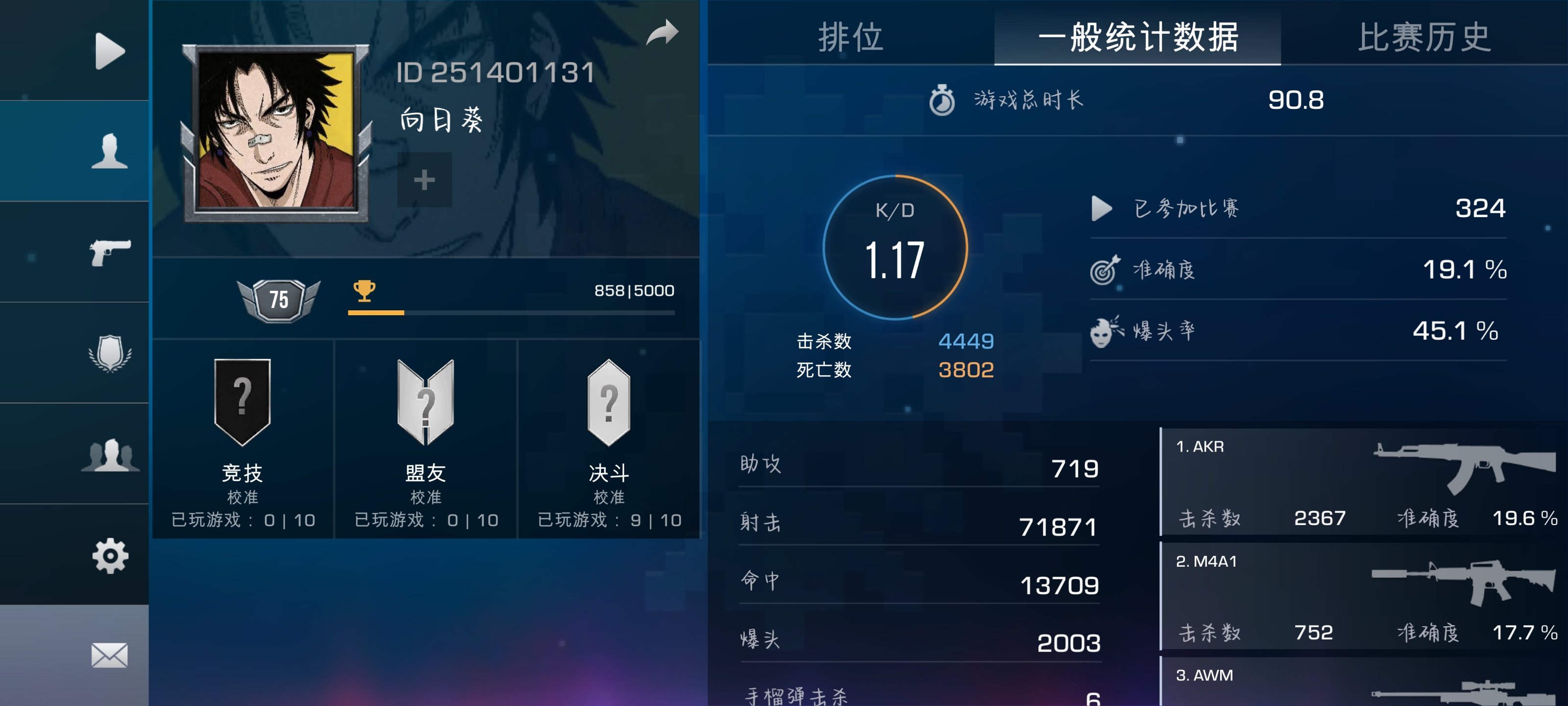Select the 一般统计数据 tab

pos(1138,38)
